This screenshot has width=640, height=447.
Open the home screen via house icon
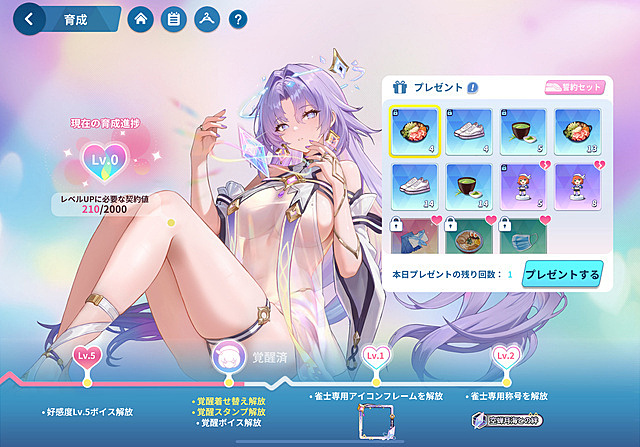point(141,19)
